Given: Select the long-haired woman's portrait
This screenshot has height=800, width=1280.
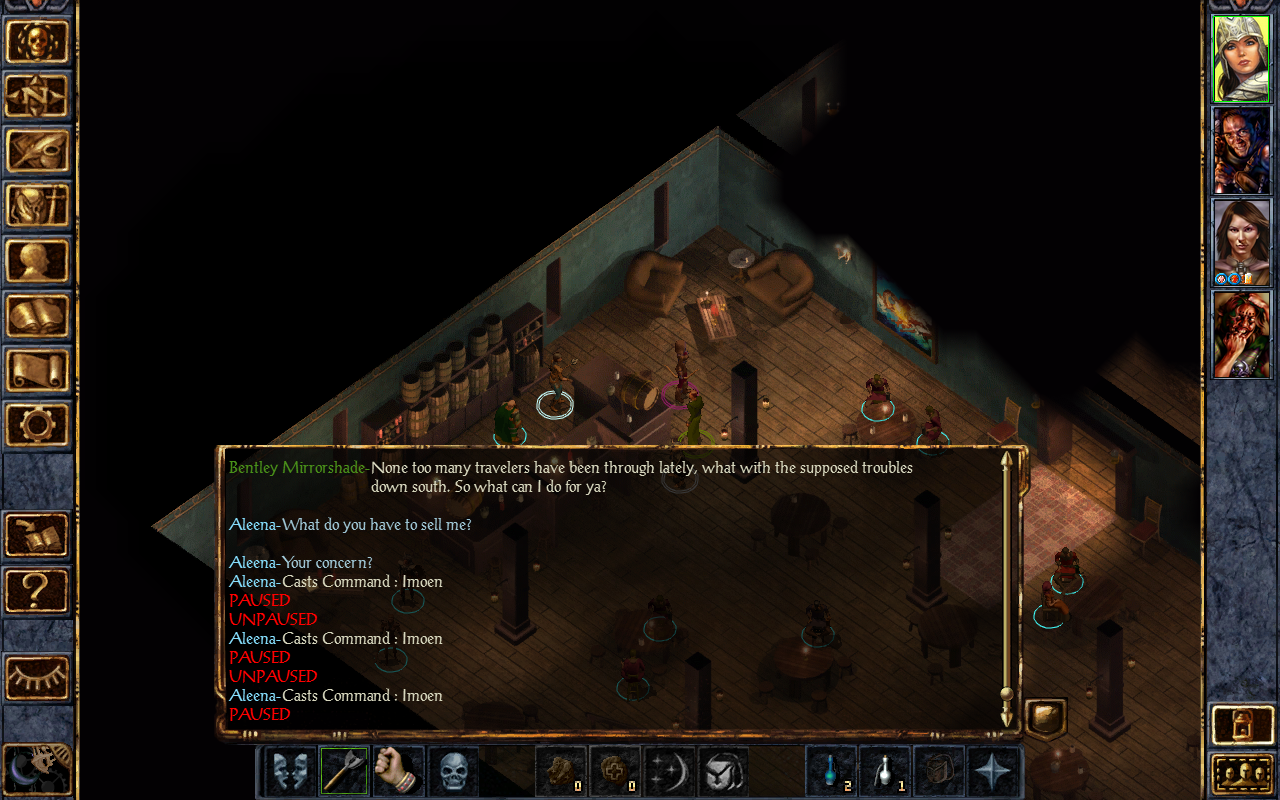Looking at the screenshot, I should pyautogui.click(x=1241, y=243).
